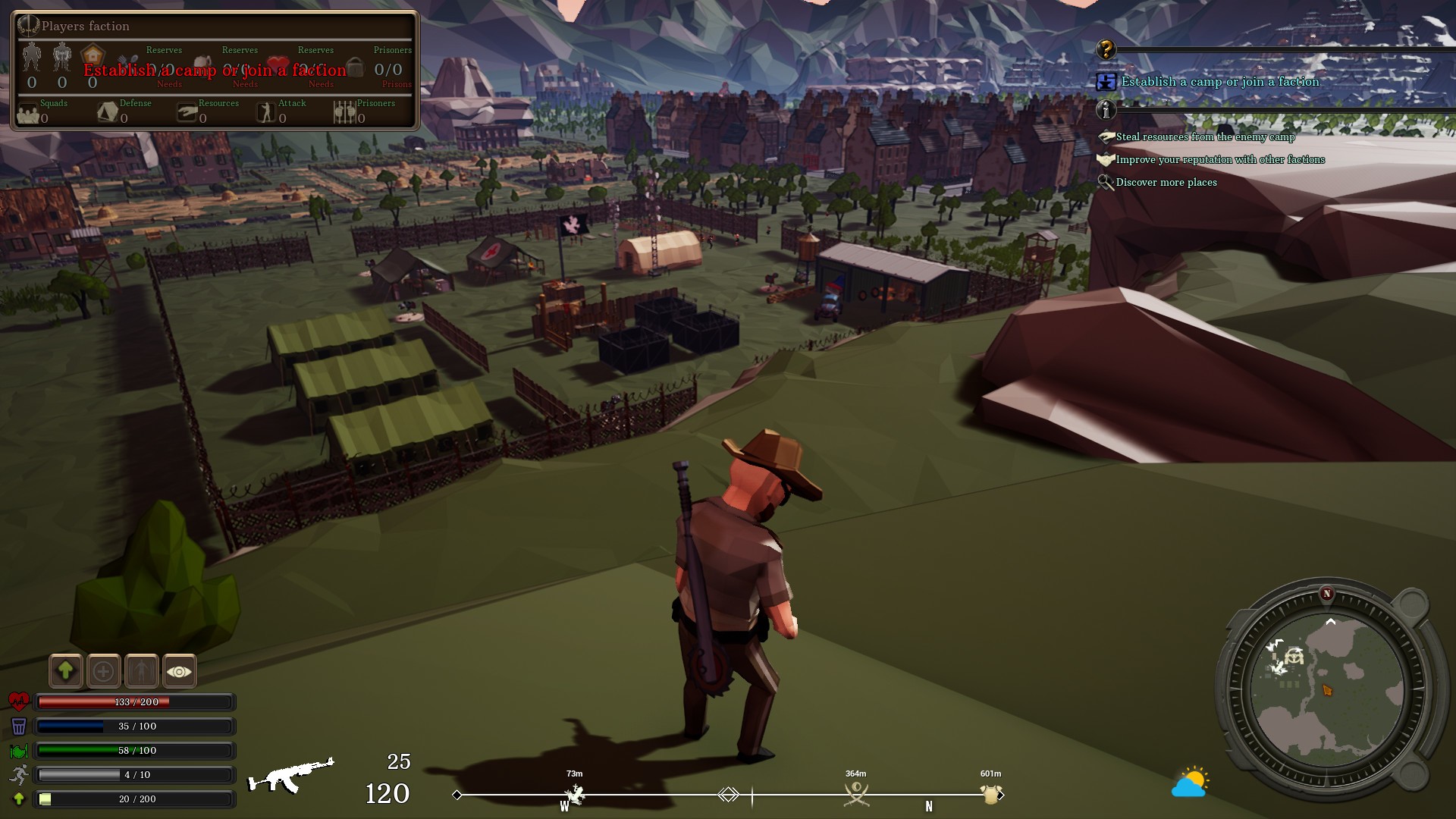Select Steal resources from the enemy camp
The image size is (1456, 819).
pos(1205,138)
